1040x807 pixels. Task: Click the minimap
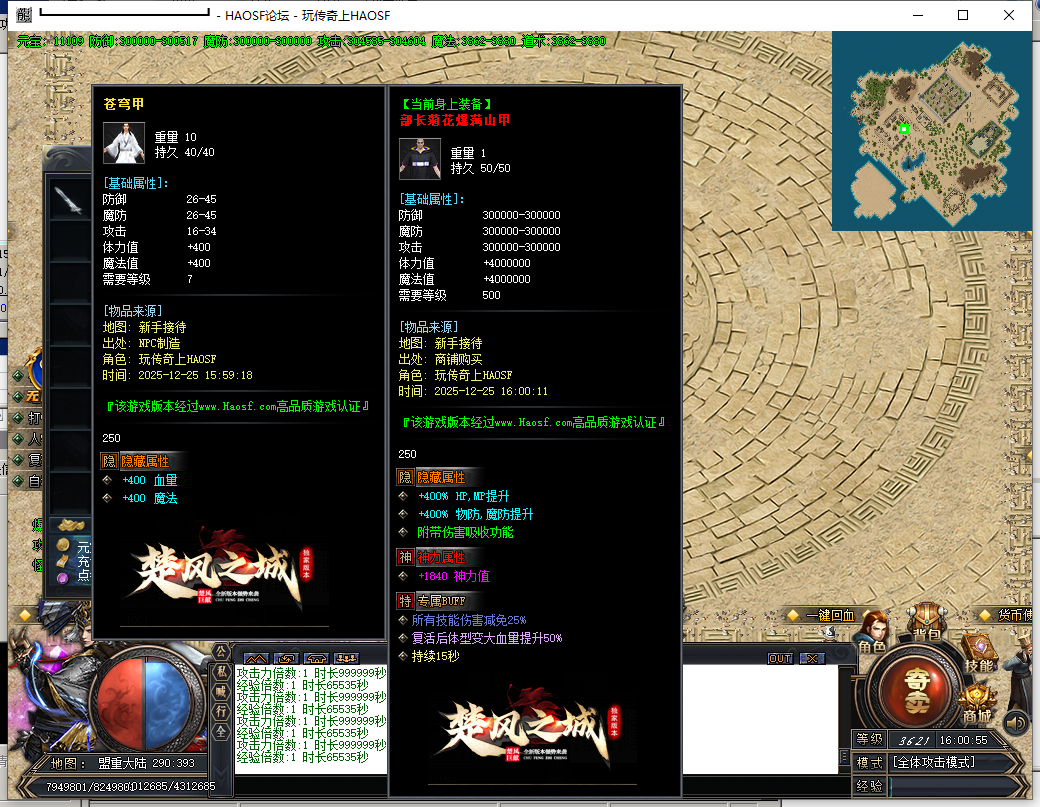pyautogui.click(x=930, y=130)
